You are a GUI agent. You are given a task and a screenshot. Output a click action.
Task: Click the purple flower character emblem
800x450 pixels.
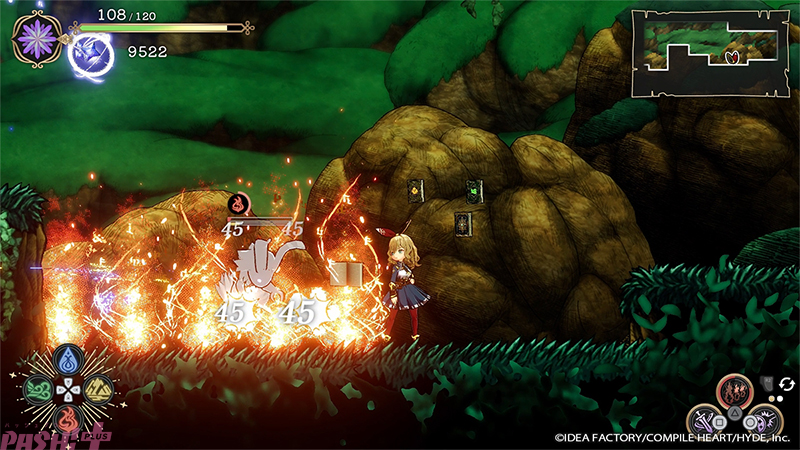37,38
